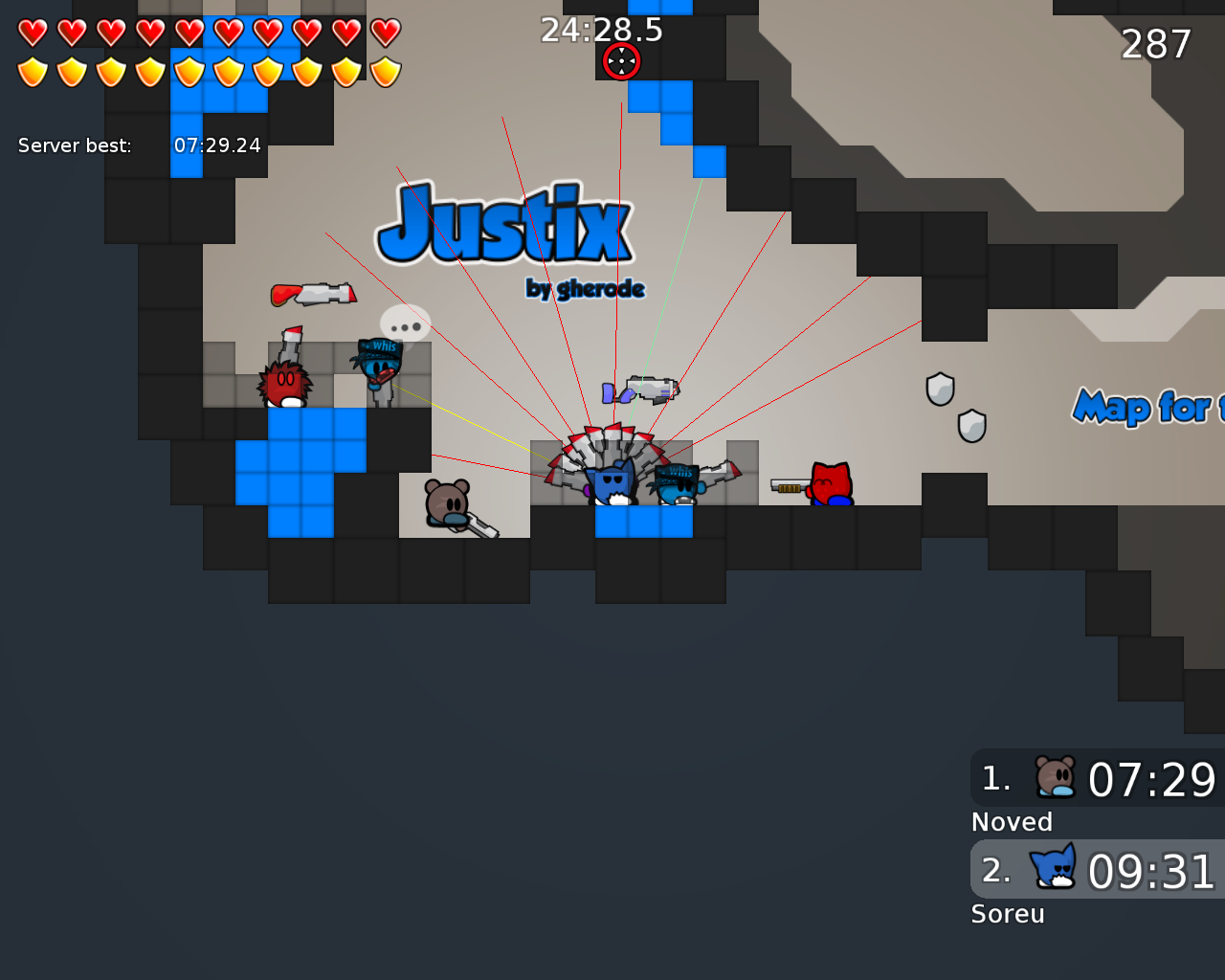Click the 287 score counter
The image size is (1225, 980).
coord(1156,43)
